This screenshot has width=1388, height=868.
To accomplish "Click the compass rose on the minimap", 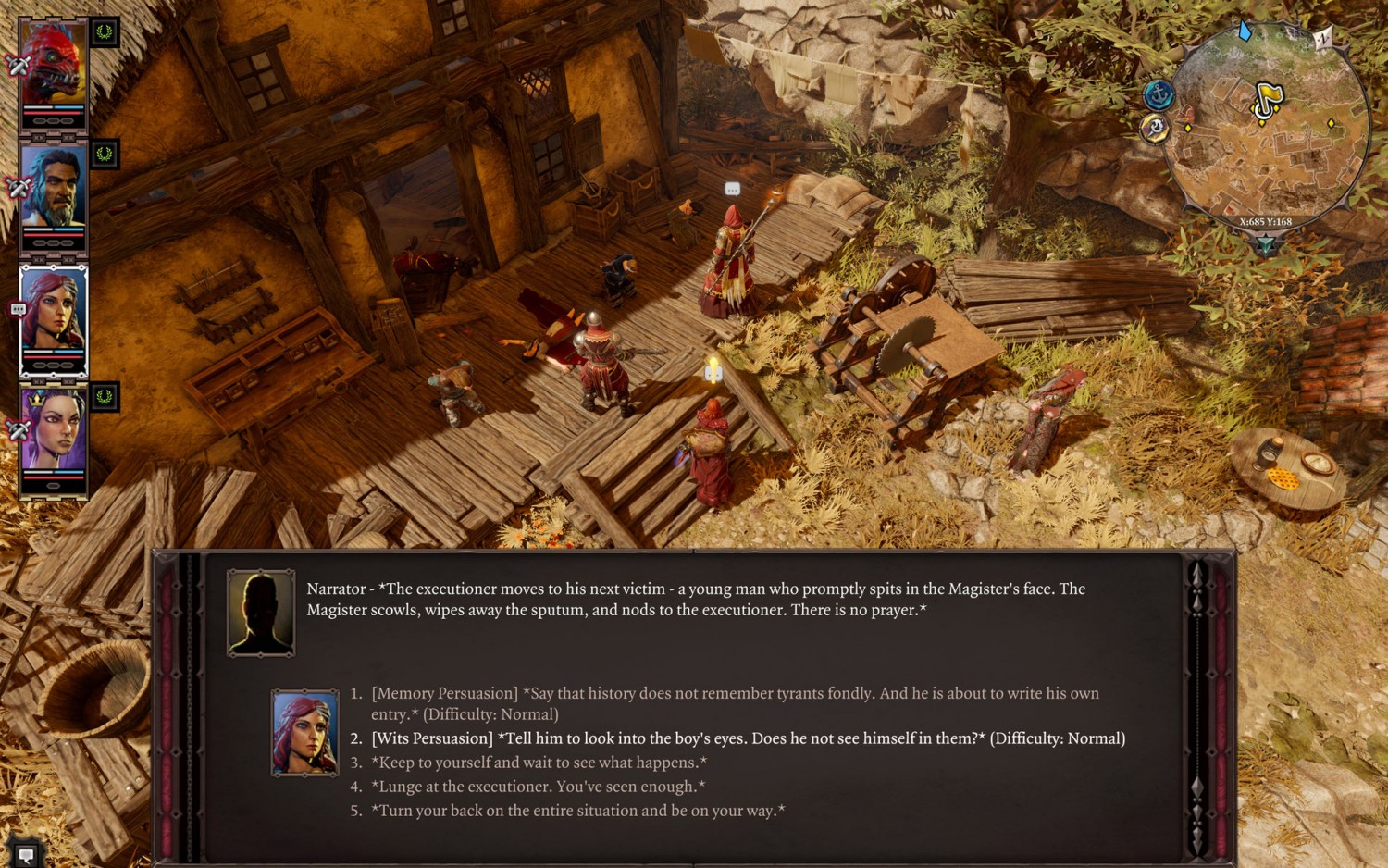I will point(1323,39).
